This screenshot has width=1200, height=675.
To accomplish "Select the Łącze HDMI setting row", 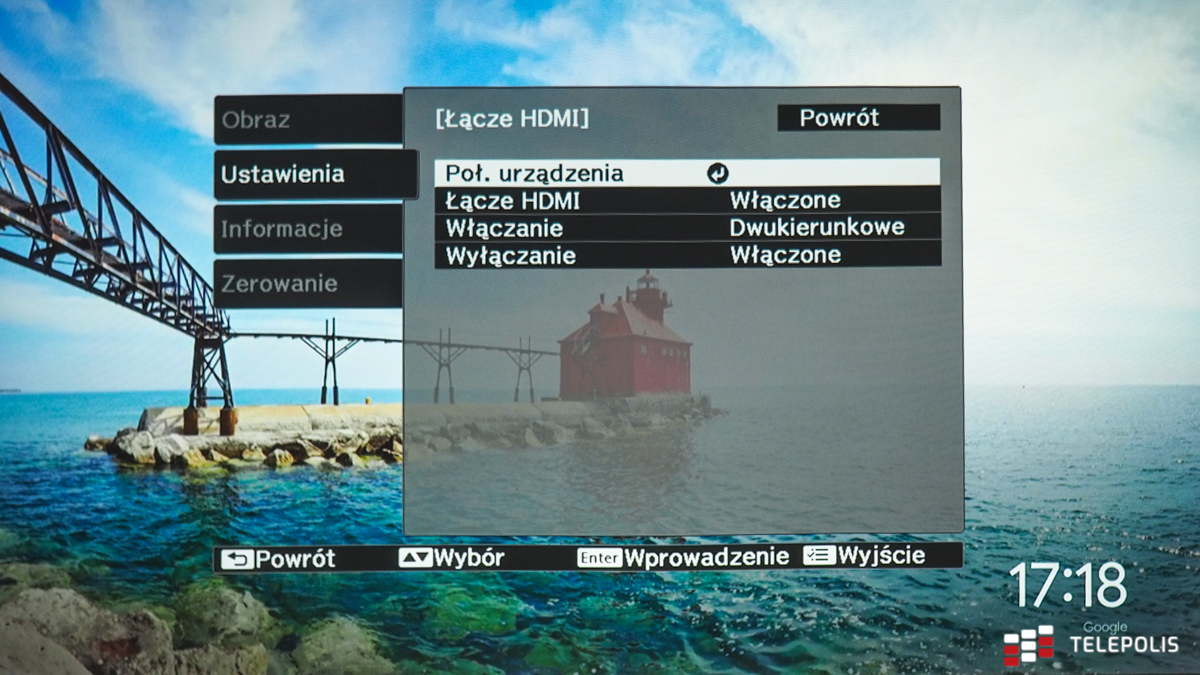I will tap(687, 200).
